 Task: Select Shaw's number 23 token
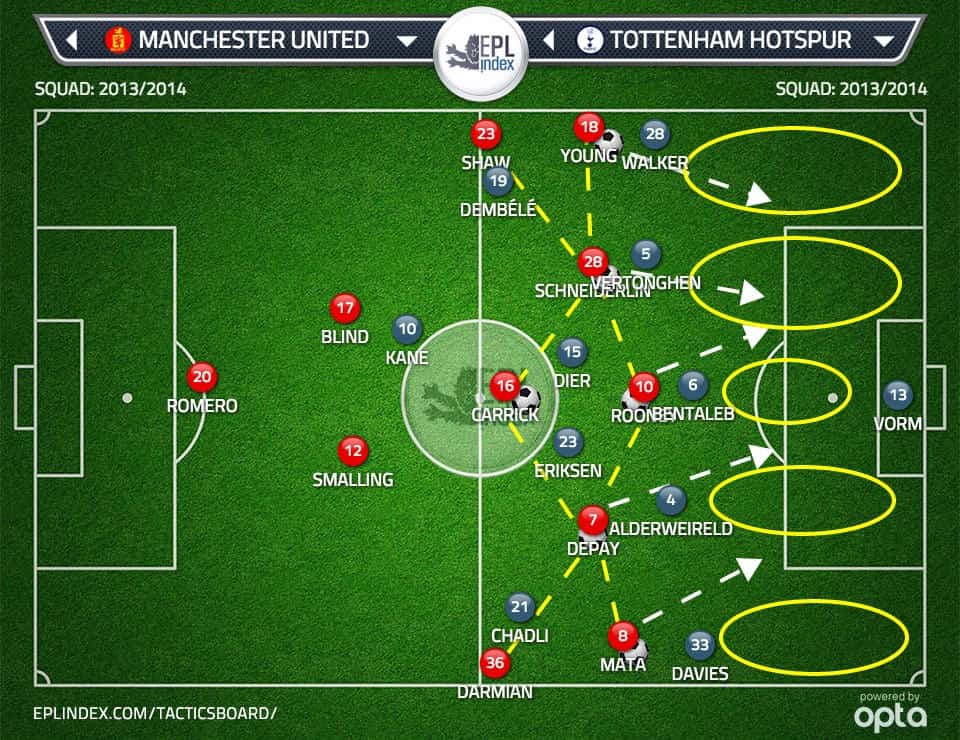pos(486,135)
